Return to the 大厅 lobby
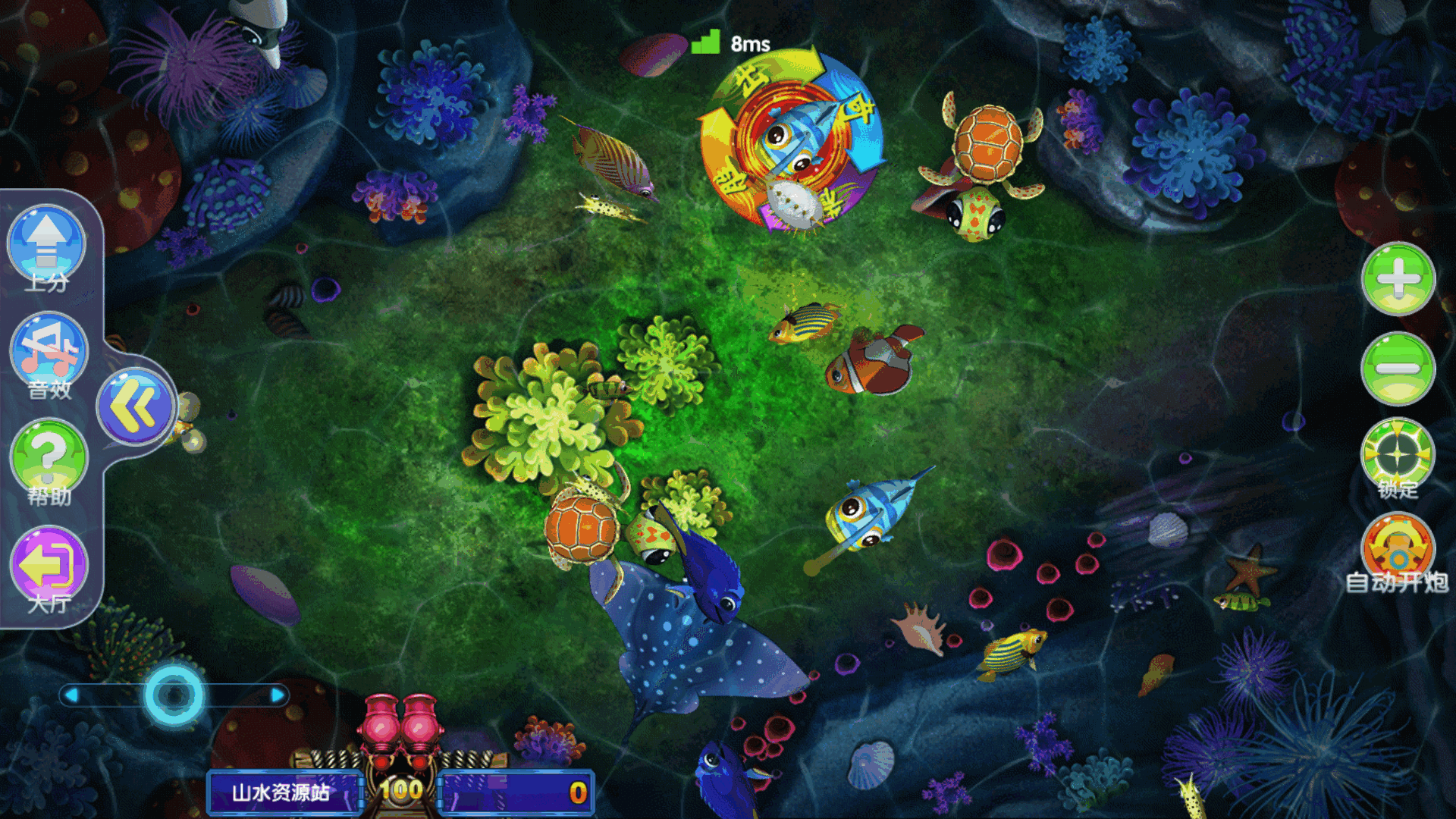 [49, 566]
